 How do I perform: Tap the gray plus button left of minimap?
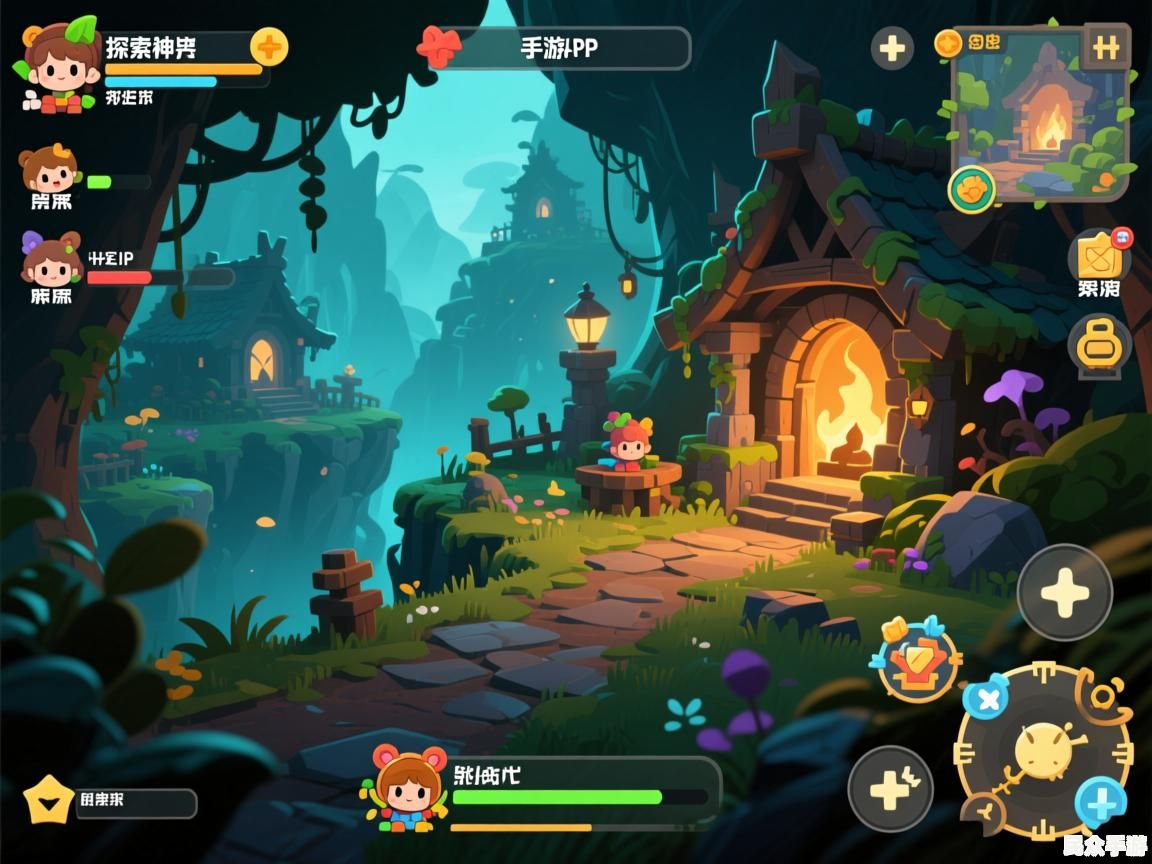point(892,48)
